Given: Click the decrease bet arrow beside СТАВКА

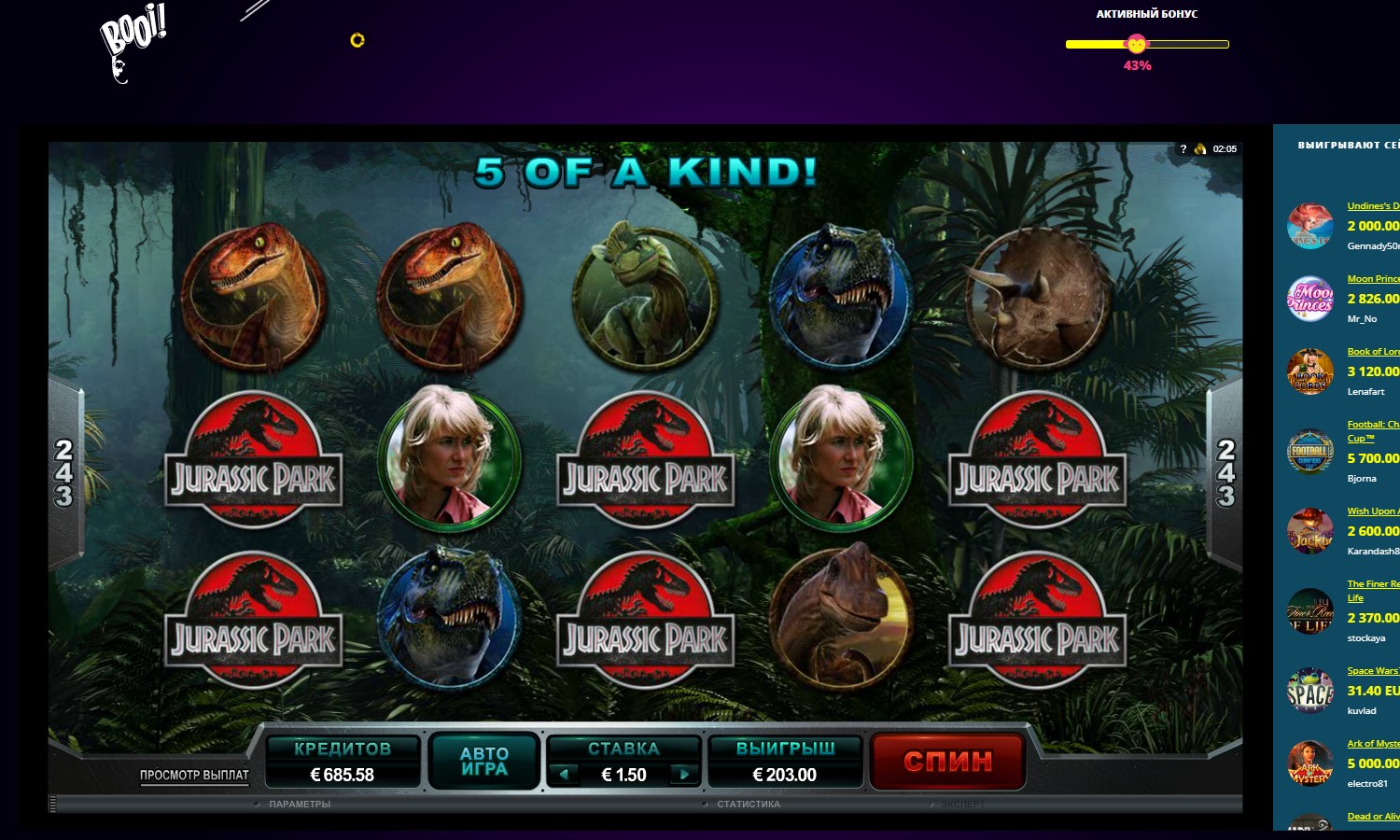Looking at the screenshot, I should (564, 774).
